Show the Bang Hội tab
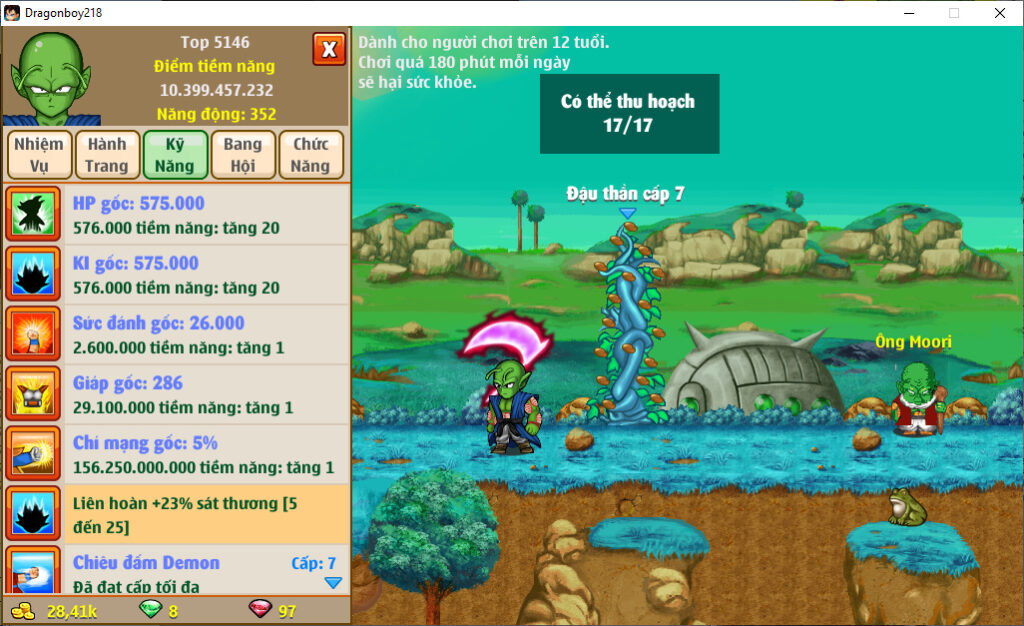 click(x=242, y=155)
